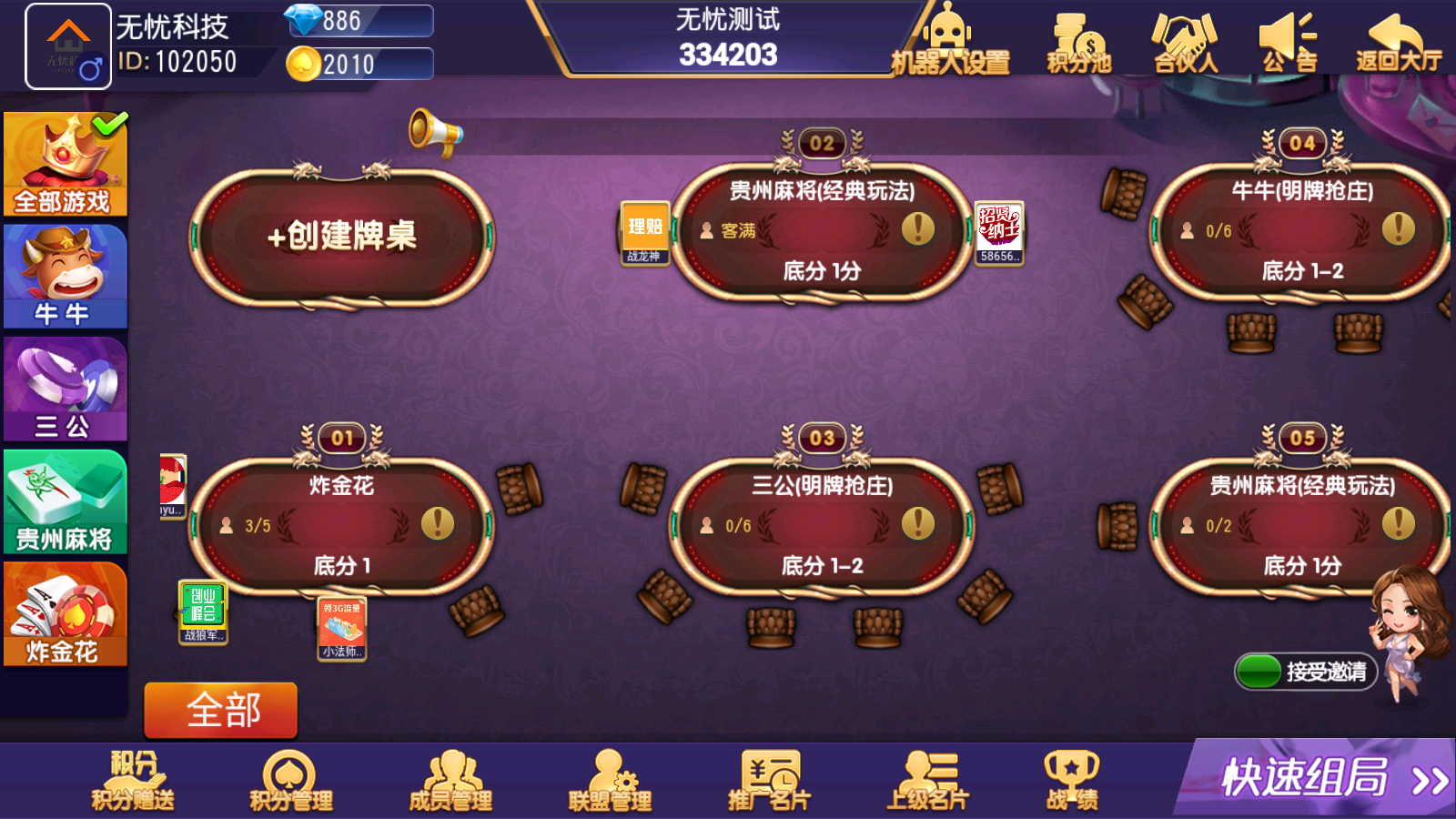Open the 机器人设置 robot settings

[x=950, y=41]
